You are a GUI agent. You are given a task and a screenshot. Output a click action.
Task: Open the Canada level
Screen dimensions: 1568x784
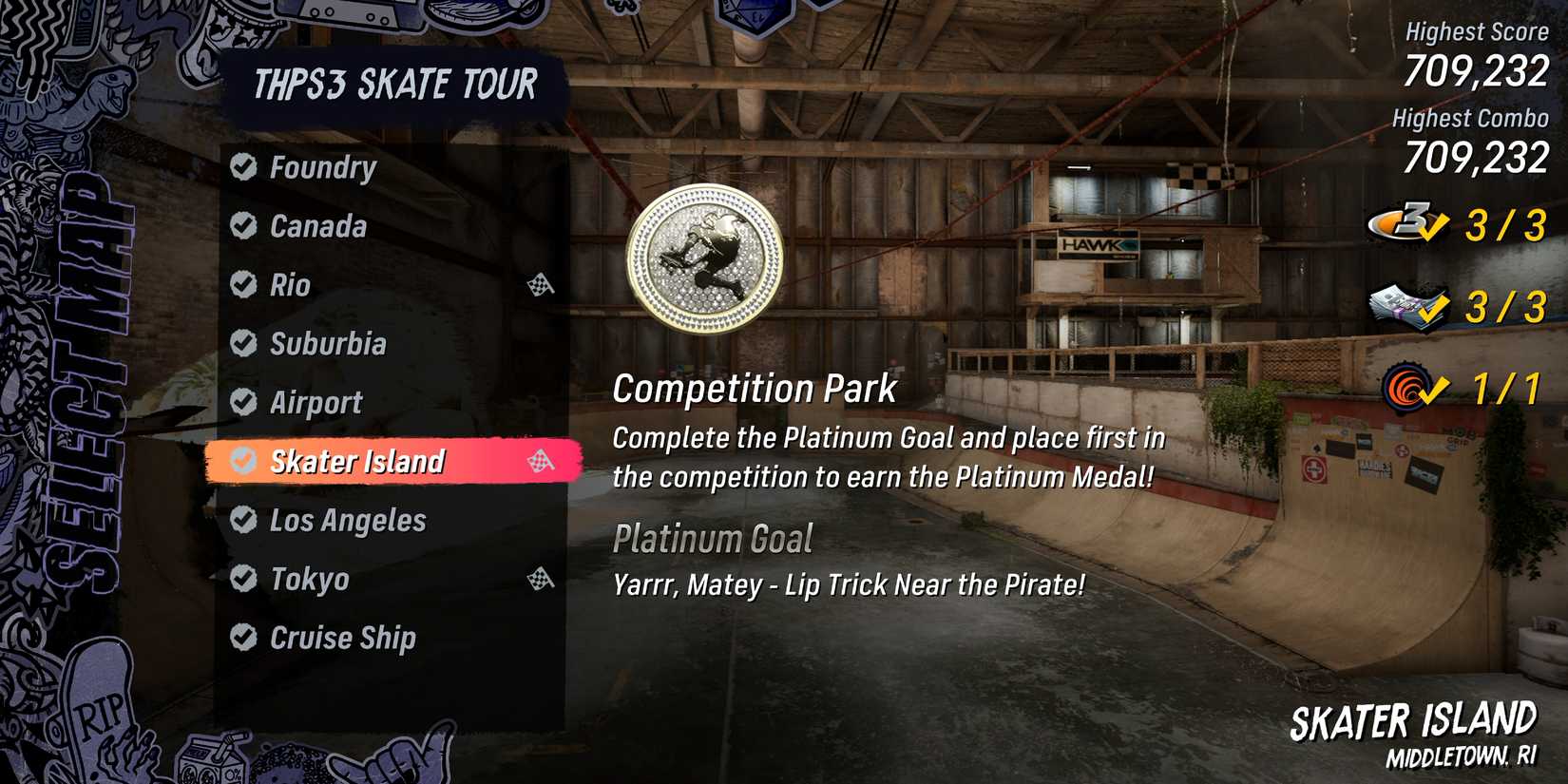316,227
